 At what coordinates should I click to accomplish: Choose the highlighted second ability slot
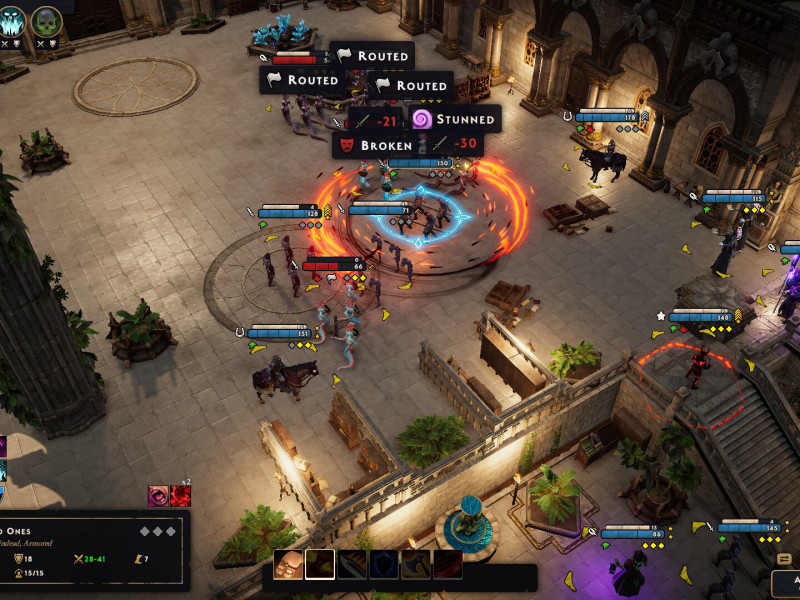point(320,565)
